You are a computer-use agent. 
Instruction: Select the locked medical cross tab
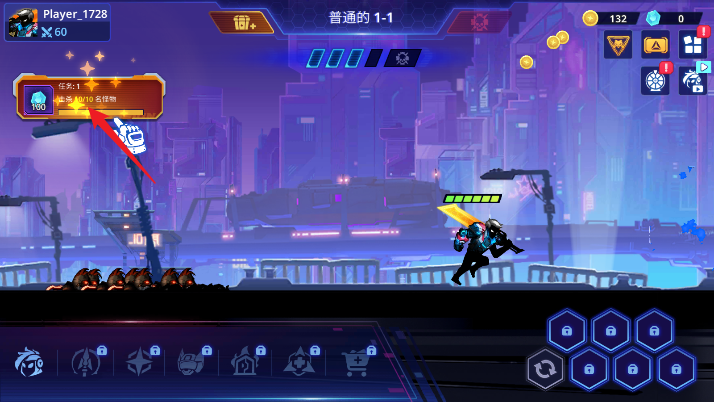pos(300,363)
